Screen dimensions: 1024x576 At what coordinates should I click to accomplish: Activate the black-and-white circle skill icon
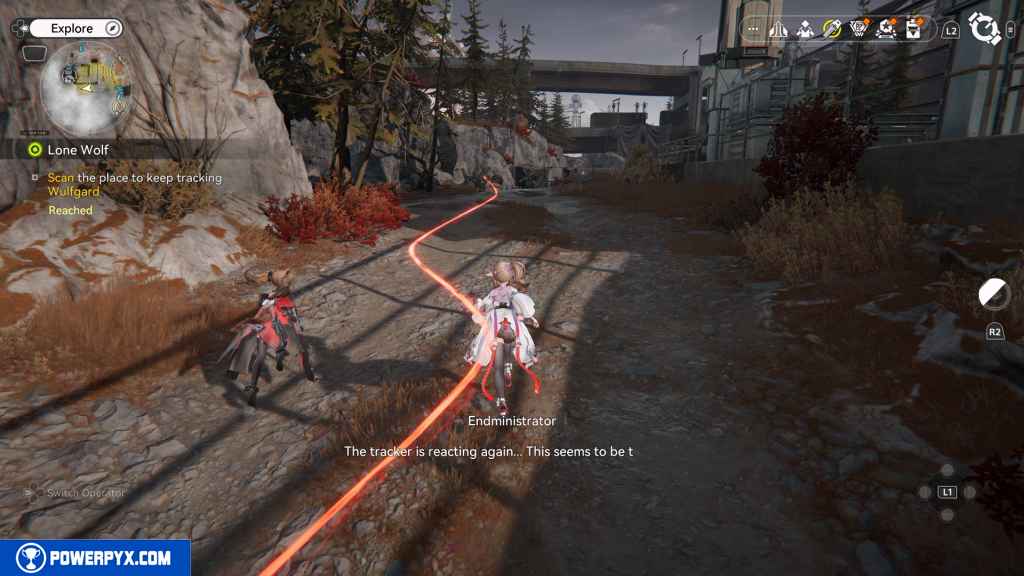pos(994,293)
